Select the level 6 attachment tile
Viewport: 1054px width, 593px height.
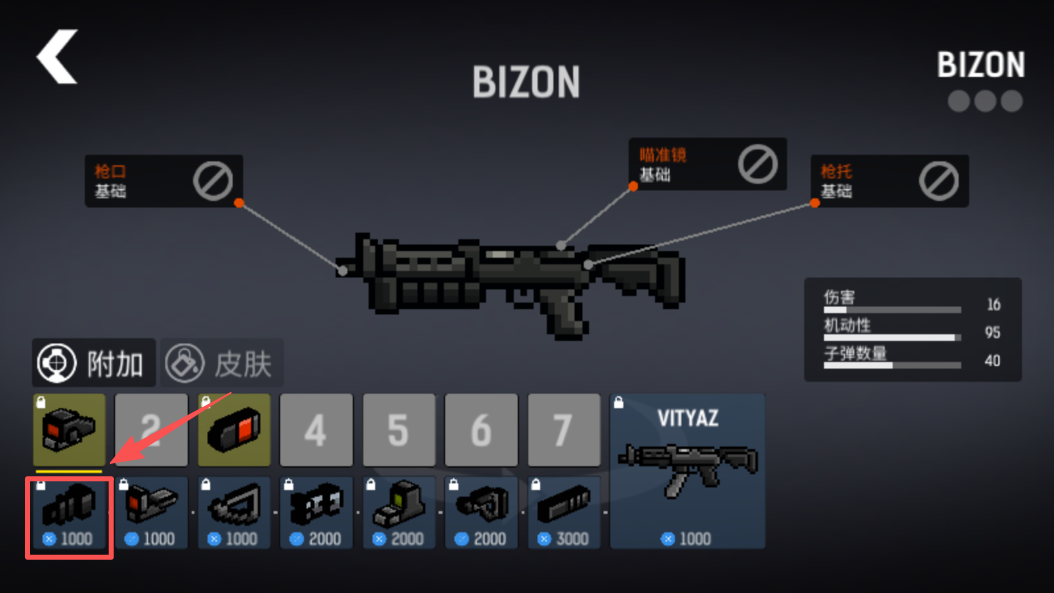click(x=481, y=430)
